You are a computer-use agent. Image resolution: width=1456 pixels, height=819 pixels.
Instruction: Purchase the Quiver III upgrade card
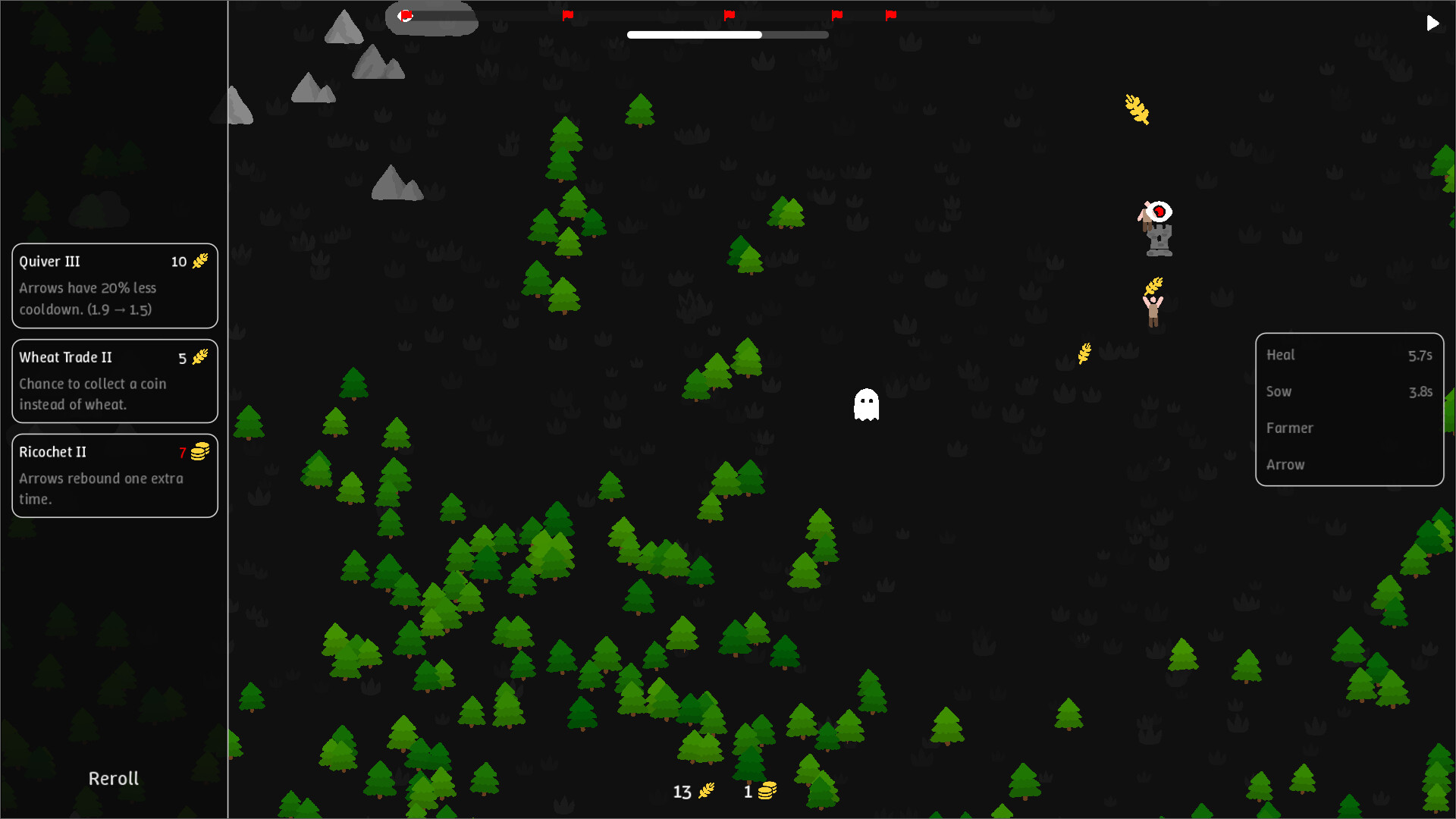[115, 286]
